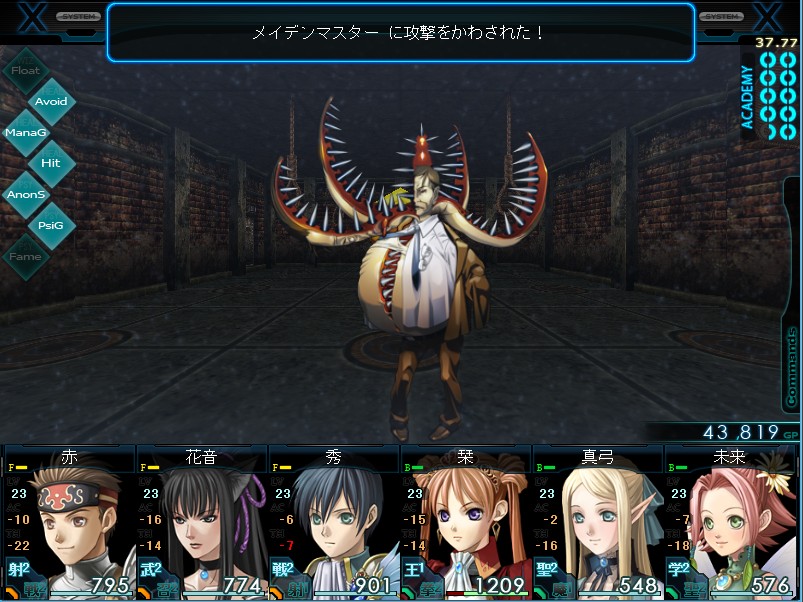Open the ACADEMY panel

tap(768, 95)
